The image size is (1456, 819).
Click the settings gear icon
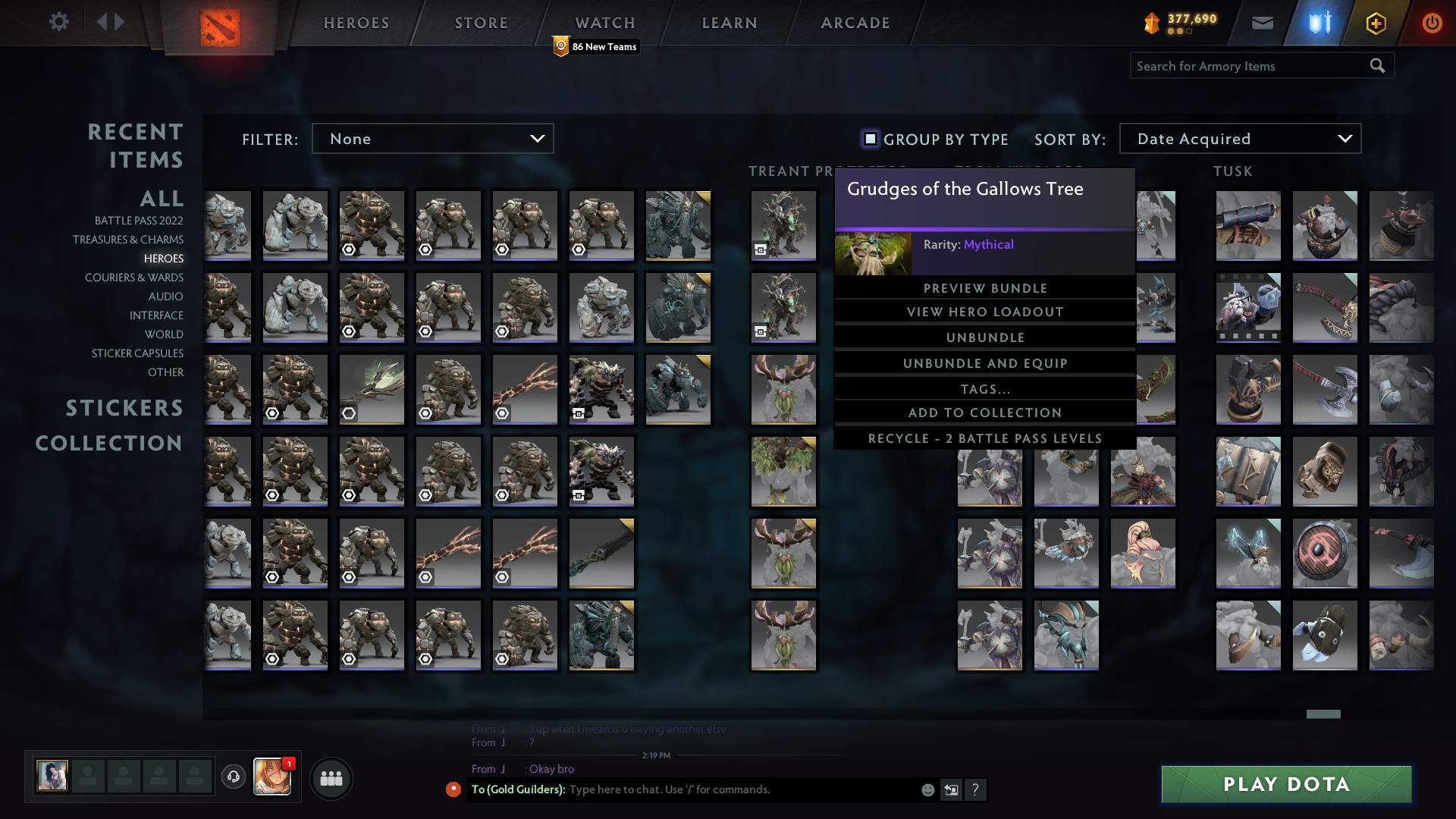59,21
